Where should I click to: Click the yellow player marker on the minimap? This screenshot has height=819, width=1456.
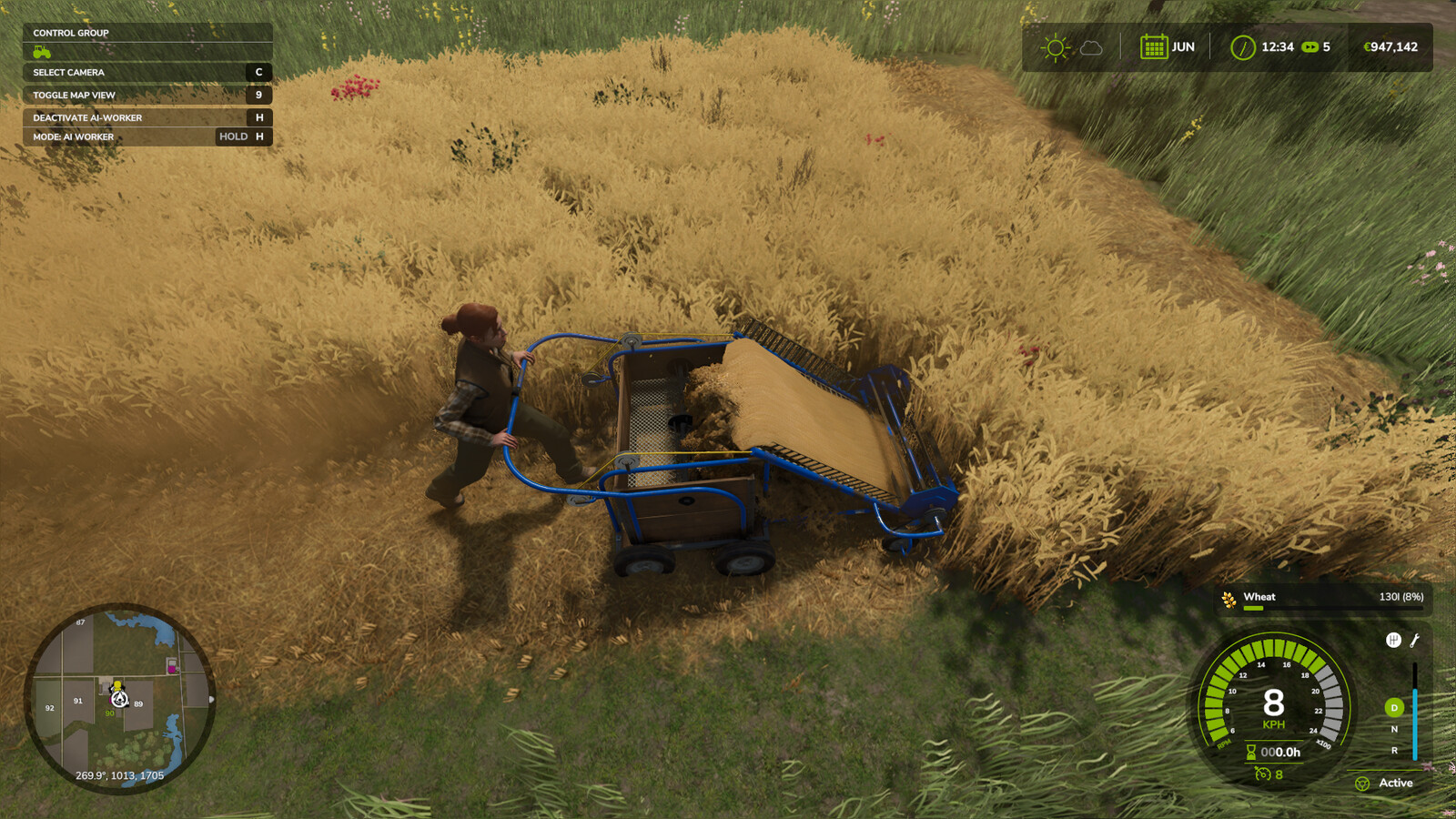[117, 685]
